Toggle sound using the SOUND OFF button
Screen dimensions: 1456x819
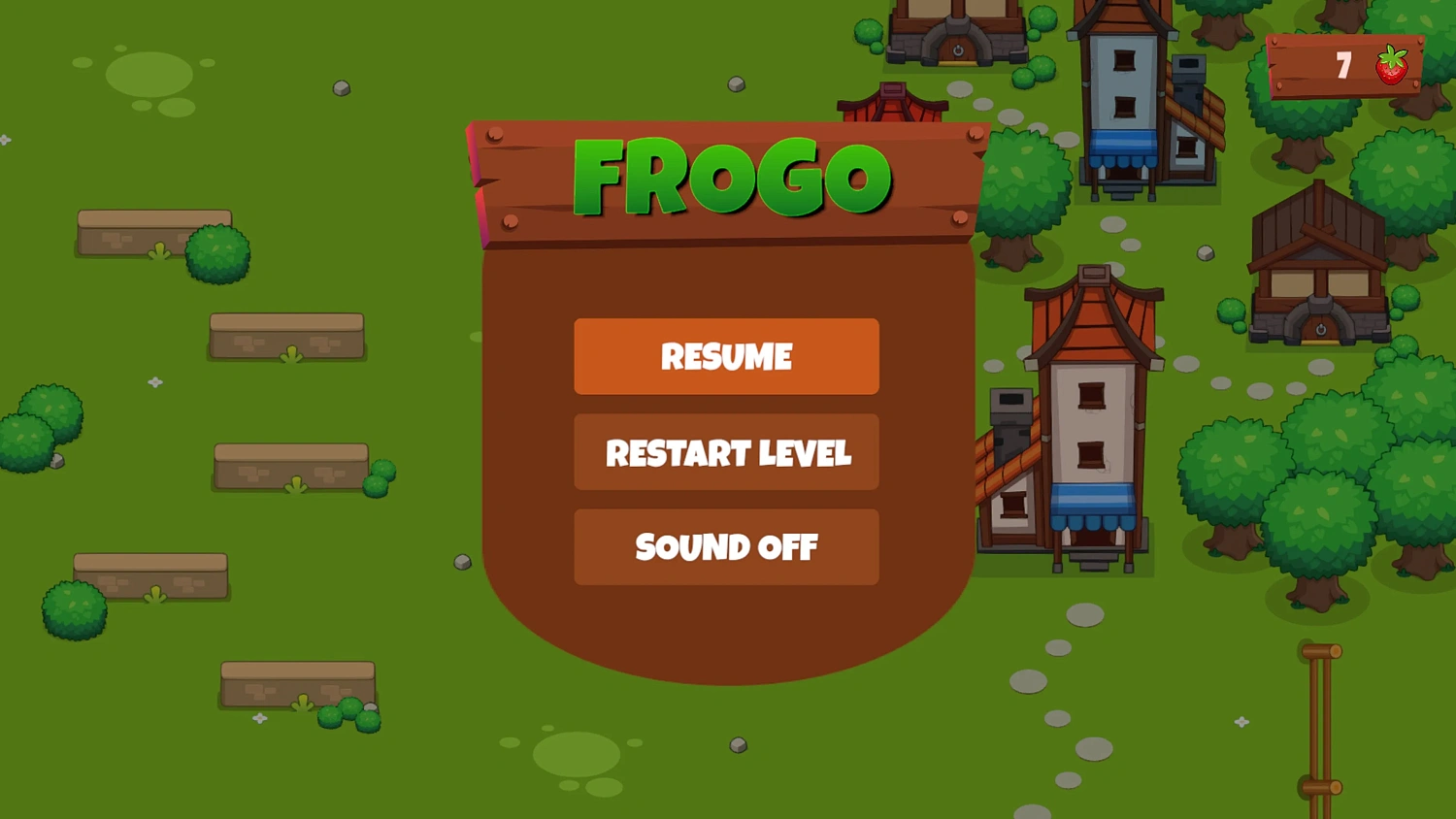(726, 548)
